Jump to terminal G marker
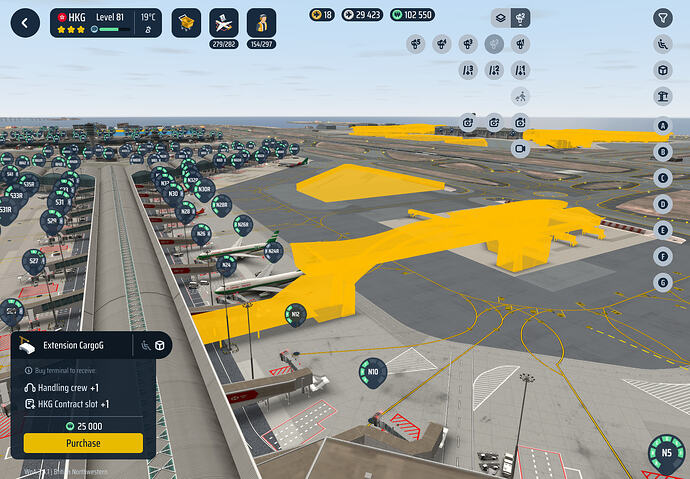 [662, 282]
